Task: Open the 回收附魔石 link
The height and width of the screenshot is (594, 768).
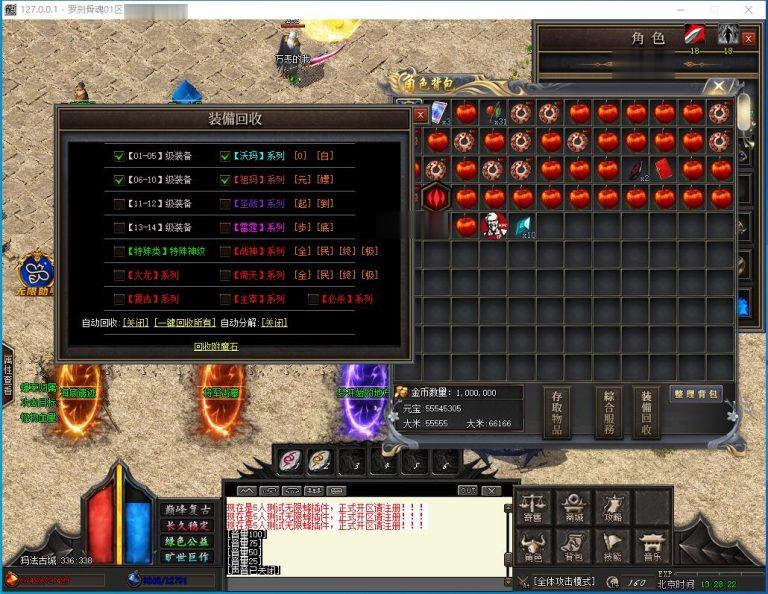Action: pos(216,346)
